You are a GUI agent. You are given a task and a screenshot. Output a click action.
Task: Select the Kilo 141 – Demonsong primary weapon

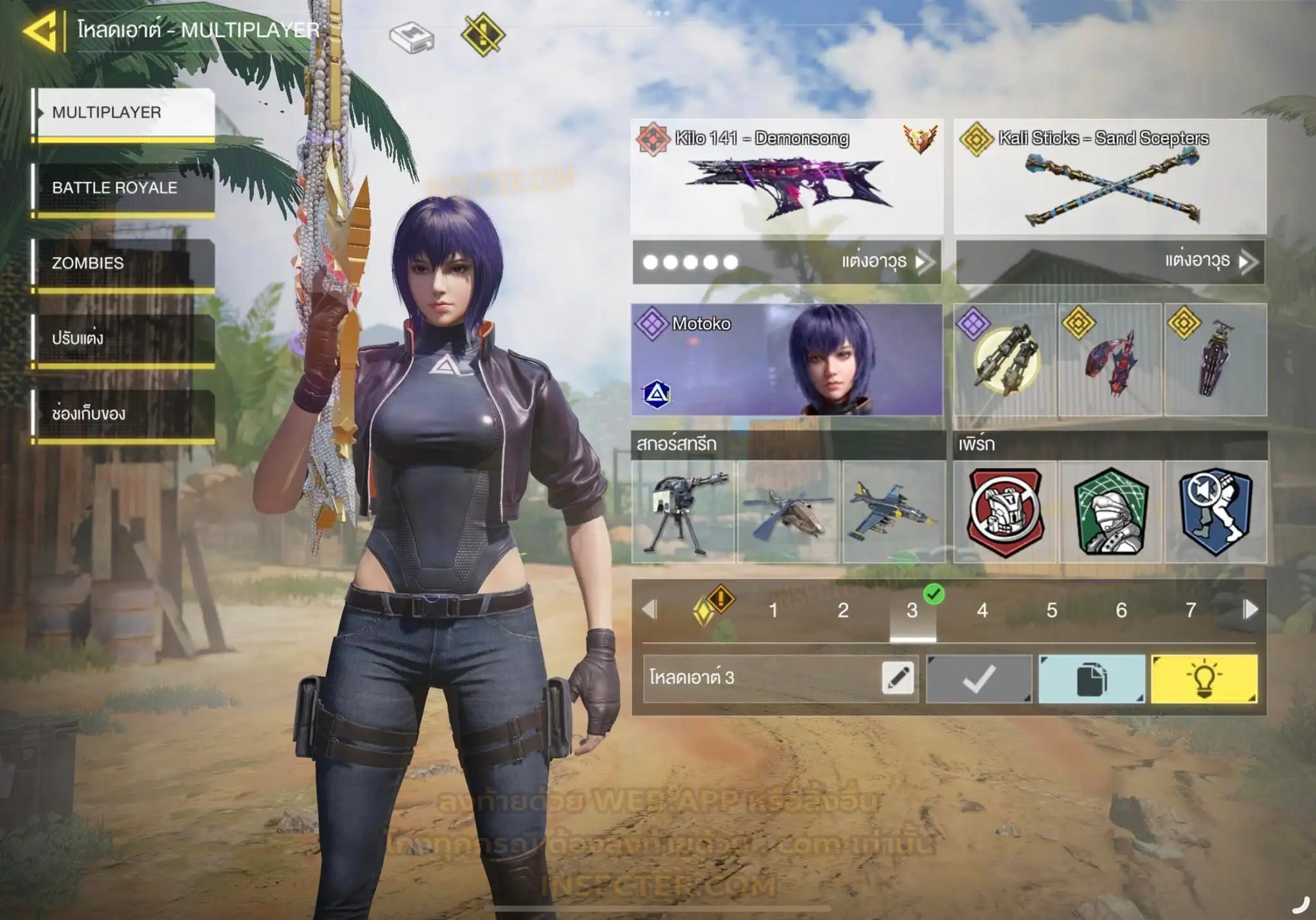[787, 177]
